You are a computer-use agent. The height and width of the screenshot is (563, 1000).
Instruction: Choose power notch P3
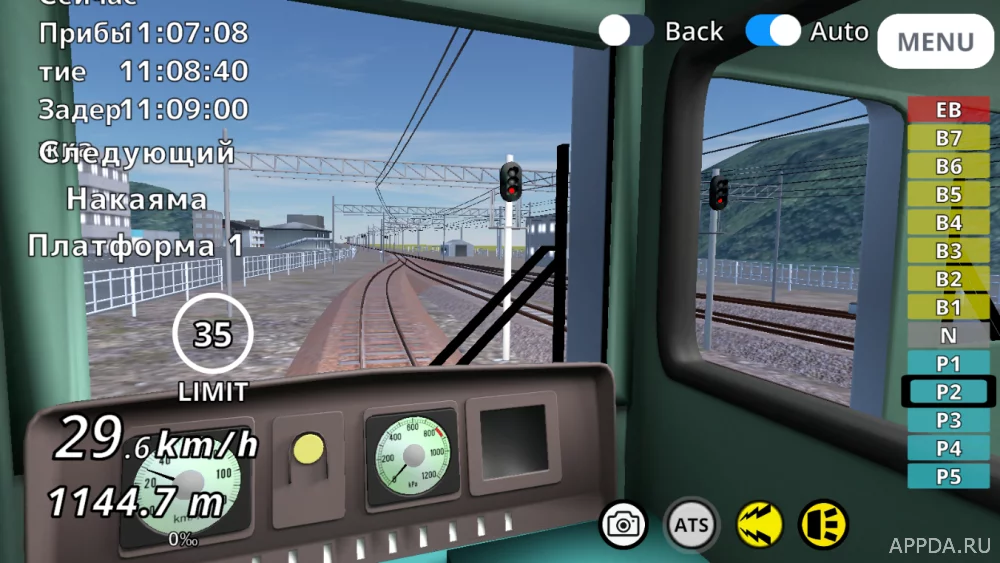(x=948, y=420)
